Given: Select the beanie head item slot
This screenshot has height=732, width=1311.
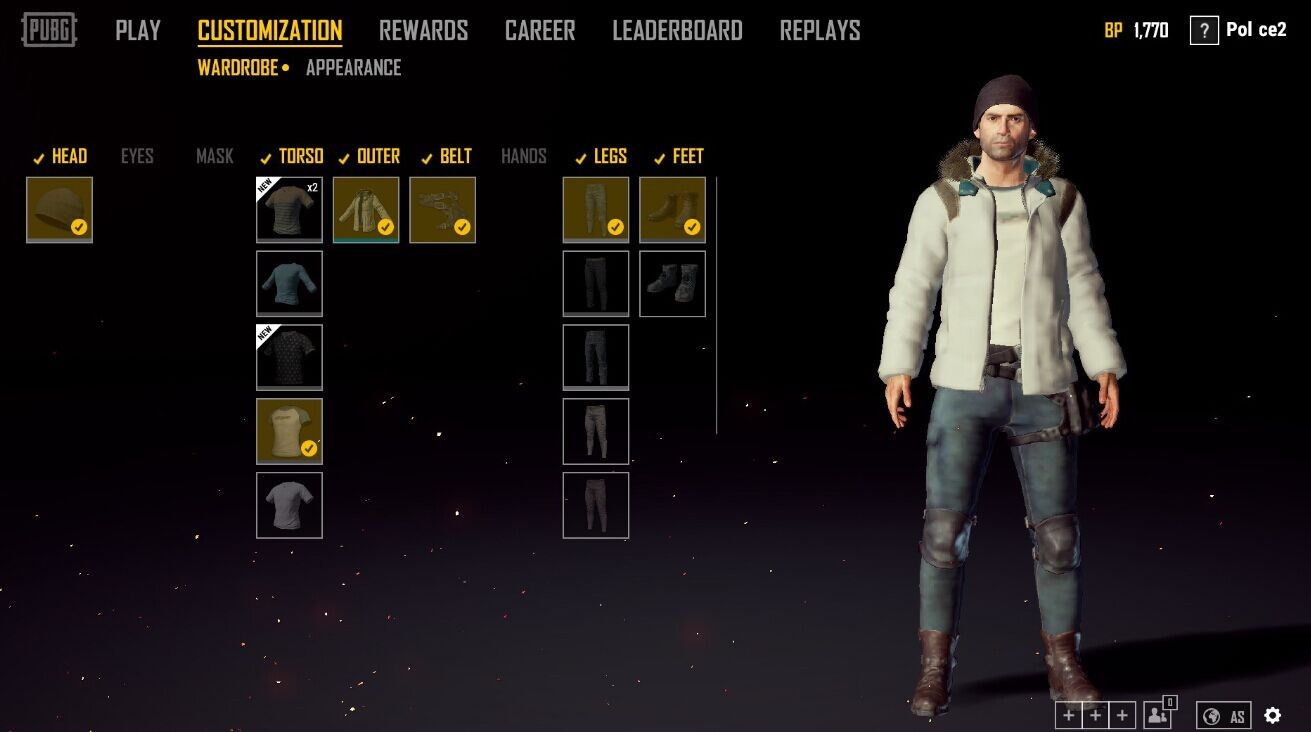Looking at the screenshot, I should [x=59, y=210].
